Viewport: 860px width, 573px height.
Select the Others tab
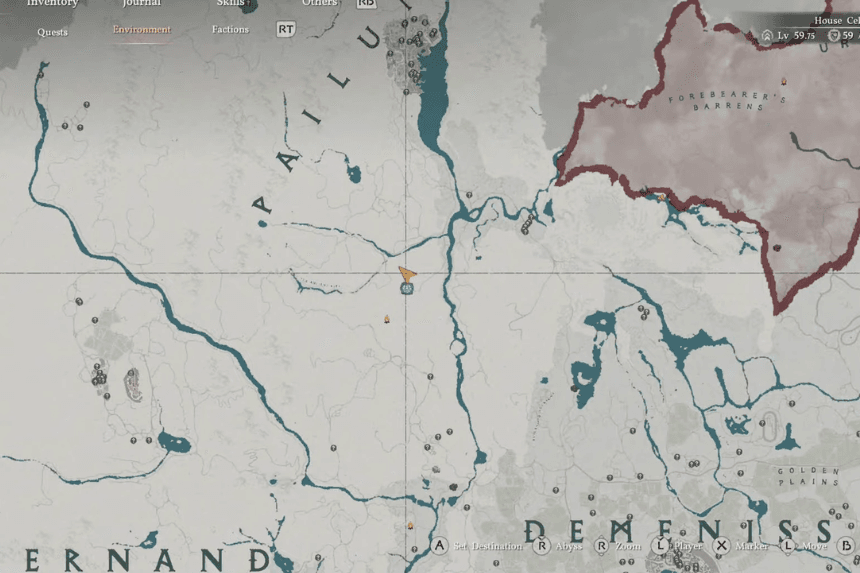pos(319,4)
